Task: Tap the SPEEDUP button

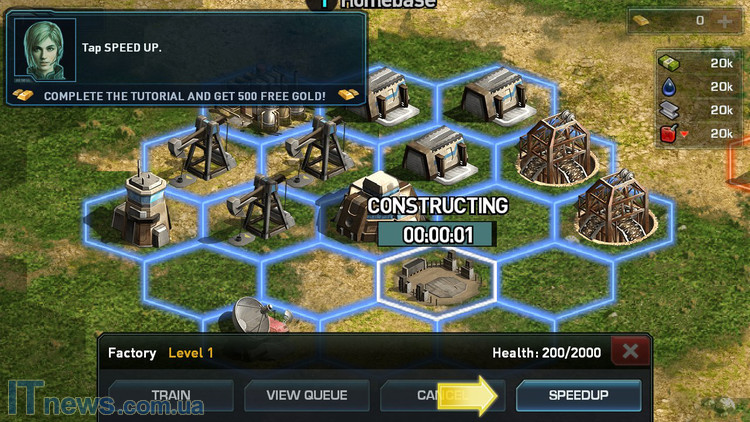Action: pyautogui.click(x=578, y=395)
